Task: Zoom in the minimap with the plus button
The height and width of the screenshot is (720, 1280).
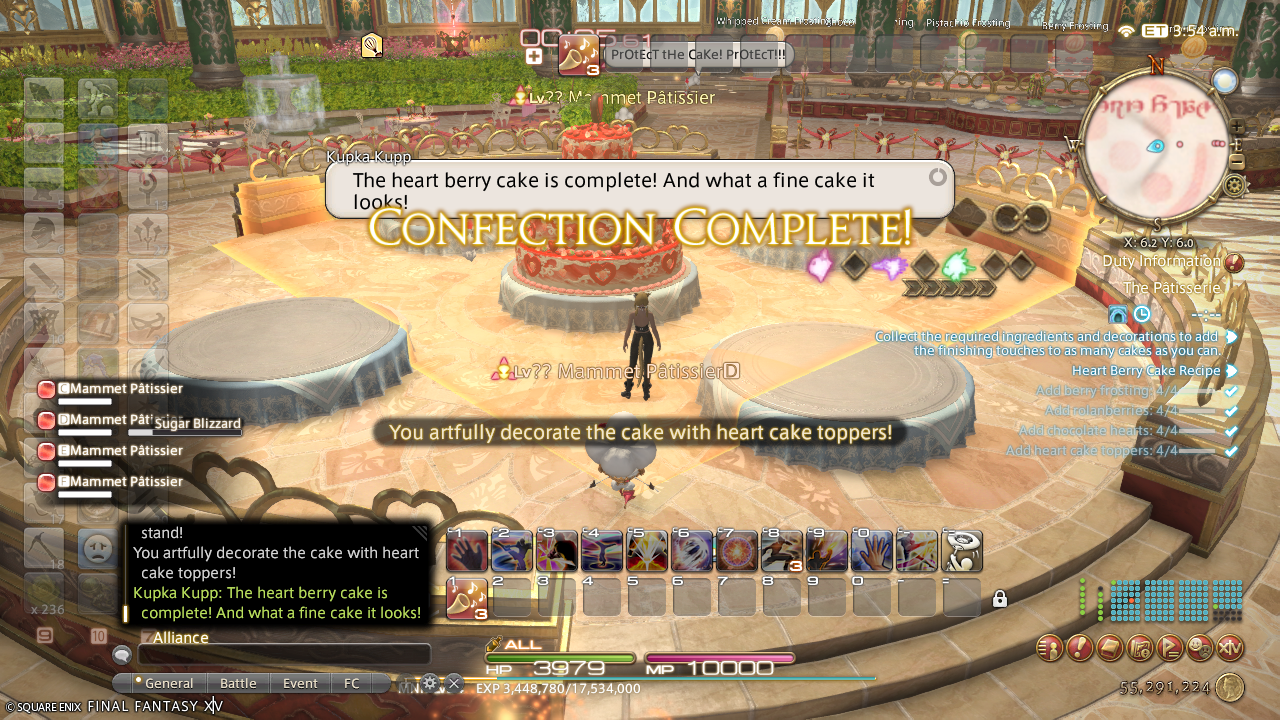Action: pyautogui.click(x=1237, y=127)
